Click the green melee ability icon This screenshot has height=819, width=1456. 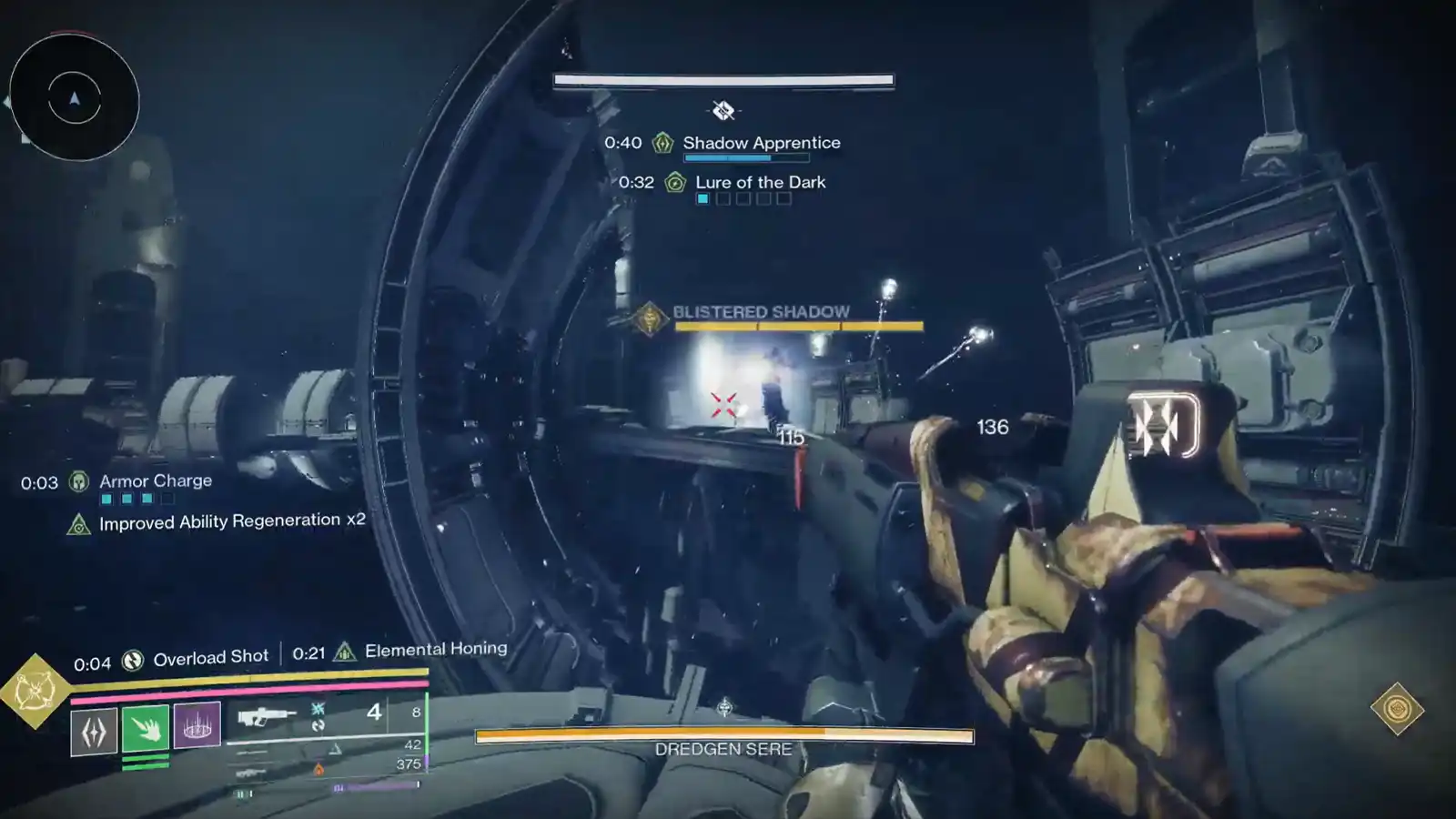(x=145, y=728)
